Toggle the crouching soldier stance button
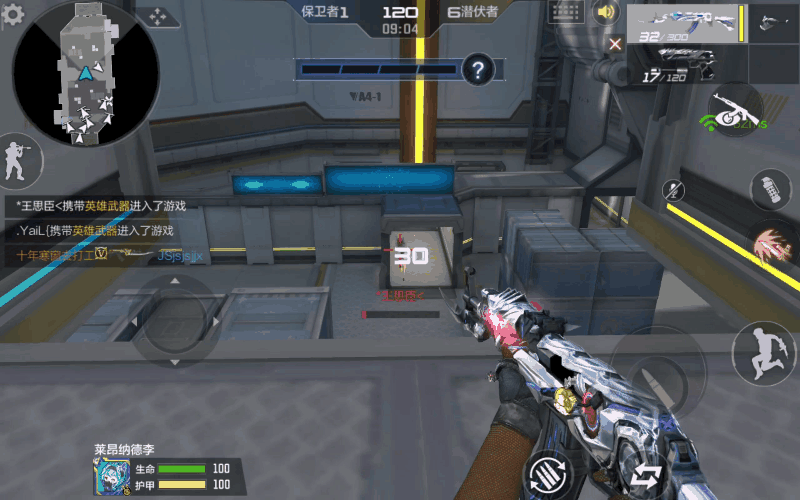This screenshot has width=800, height=500. point(15,158)
